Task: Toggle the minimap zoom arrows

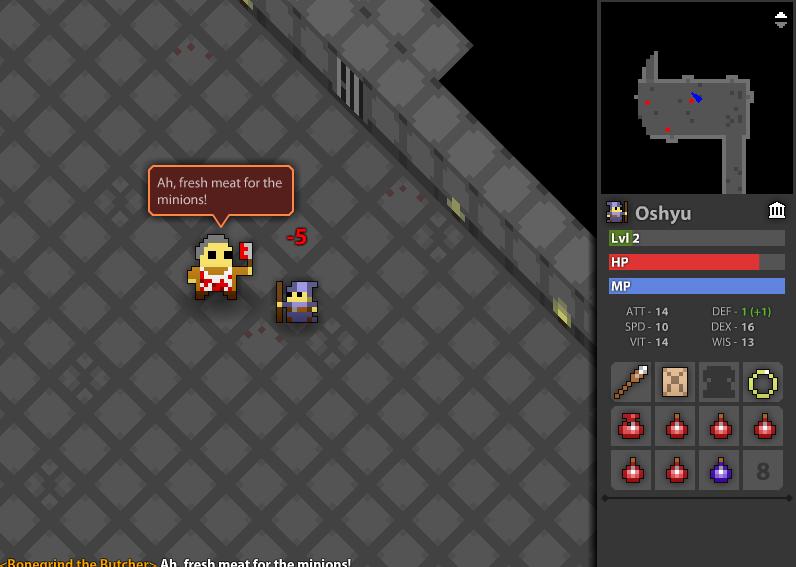Action: pyautogui.click(x=781, y=18)
